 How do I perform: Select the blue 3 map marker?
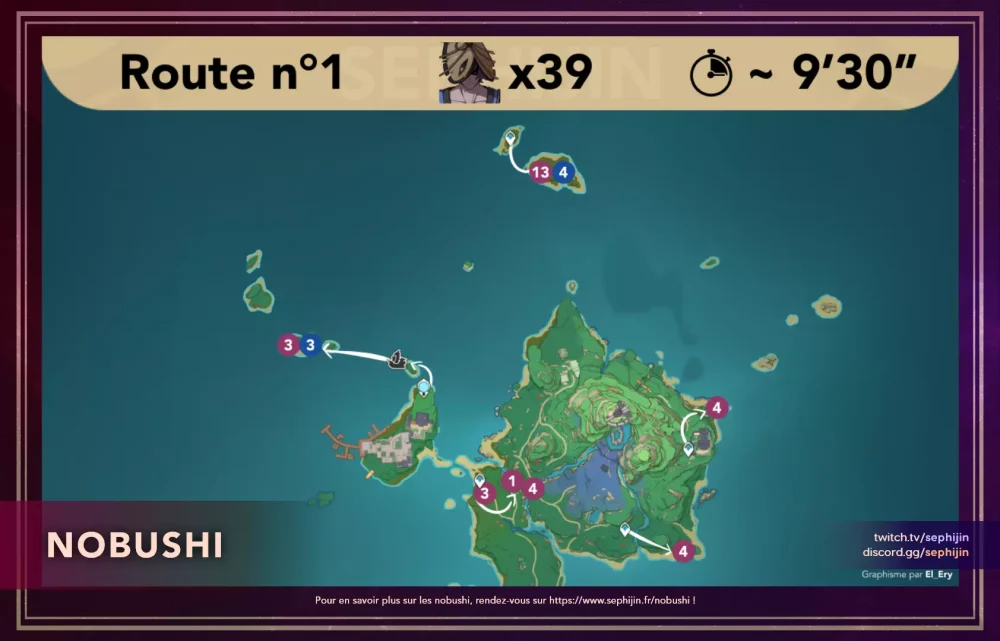tap(311, 345)
